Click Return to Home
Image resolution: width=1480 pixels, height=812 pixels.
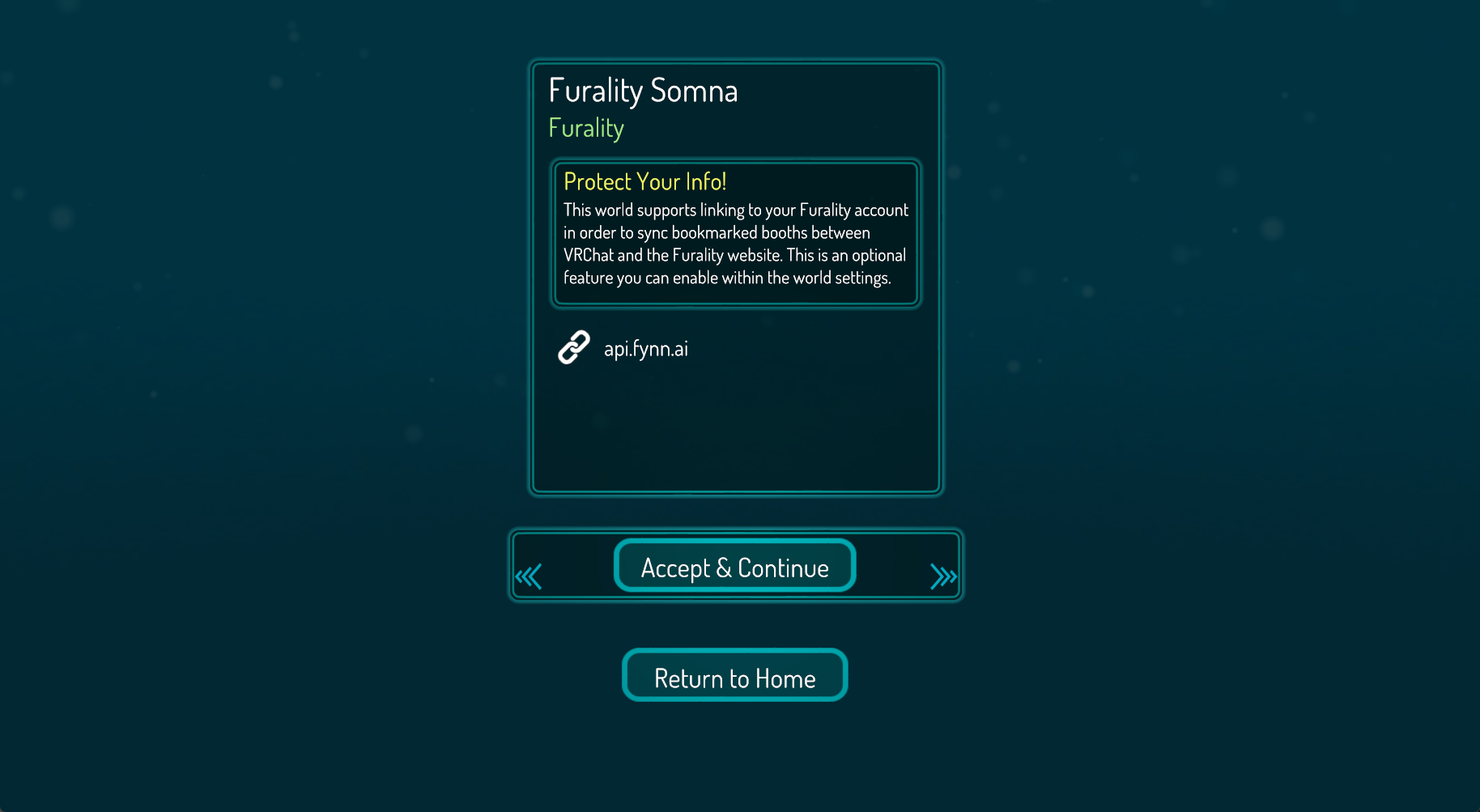[734, 677]
